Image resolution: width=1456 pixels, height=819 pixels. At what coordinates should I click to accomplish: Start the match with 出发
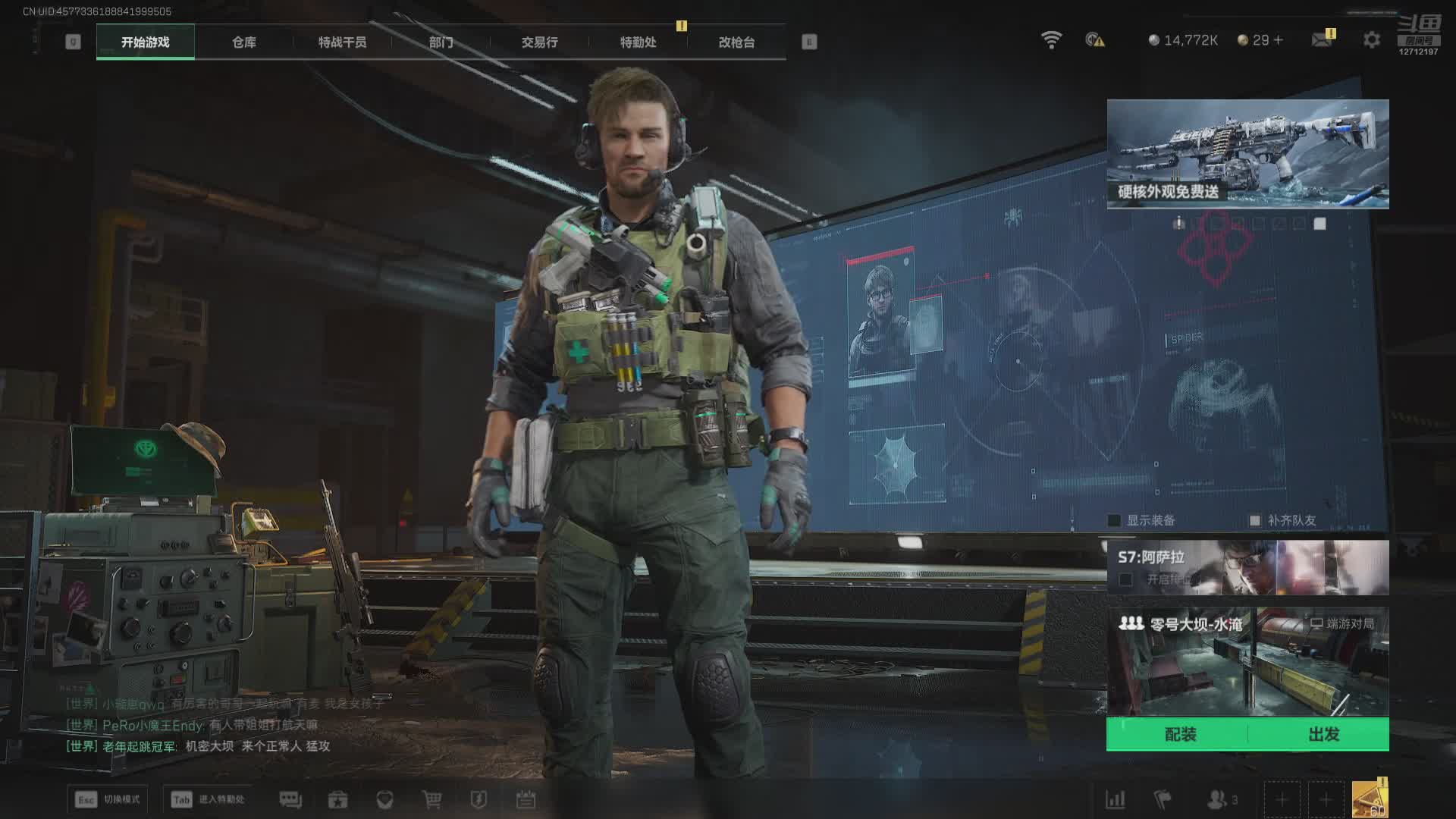(x=1323, y=734)
